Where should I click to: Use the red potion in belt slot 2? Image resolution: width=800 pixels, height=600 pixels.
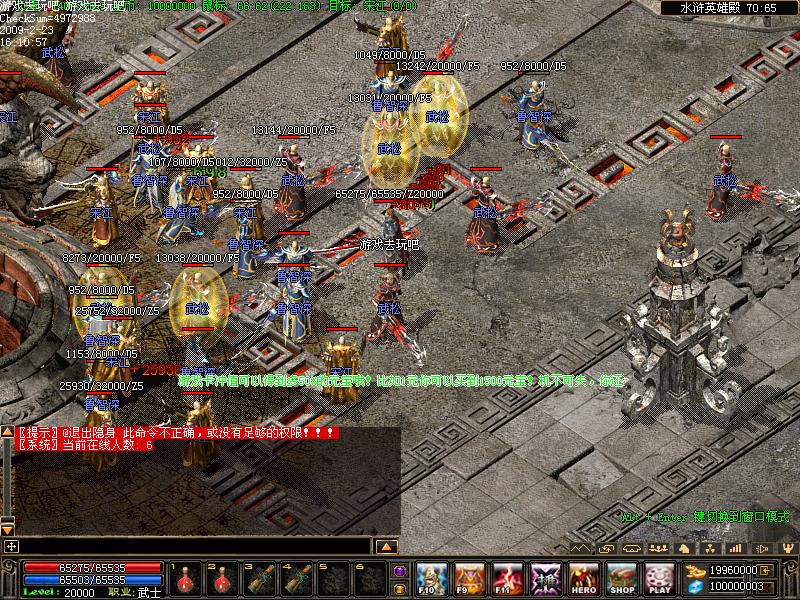tap(221, 579)
